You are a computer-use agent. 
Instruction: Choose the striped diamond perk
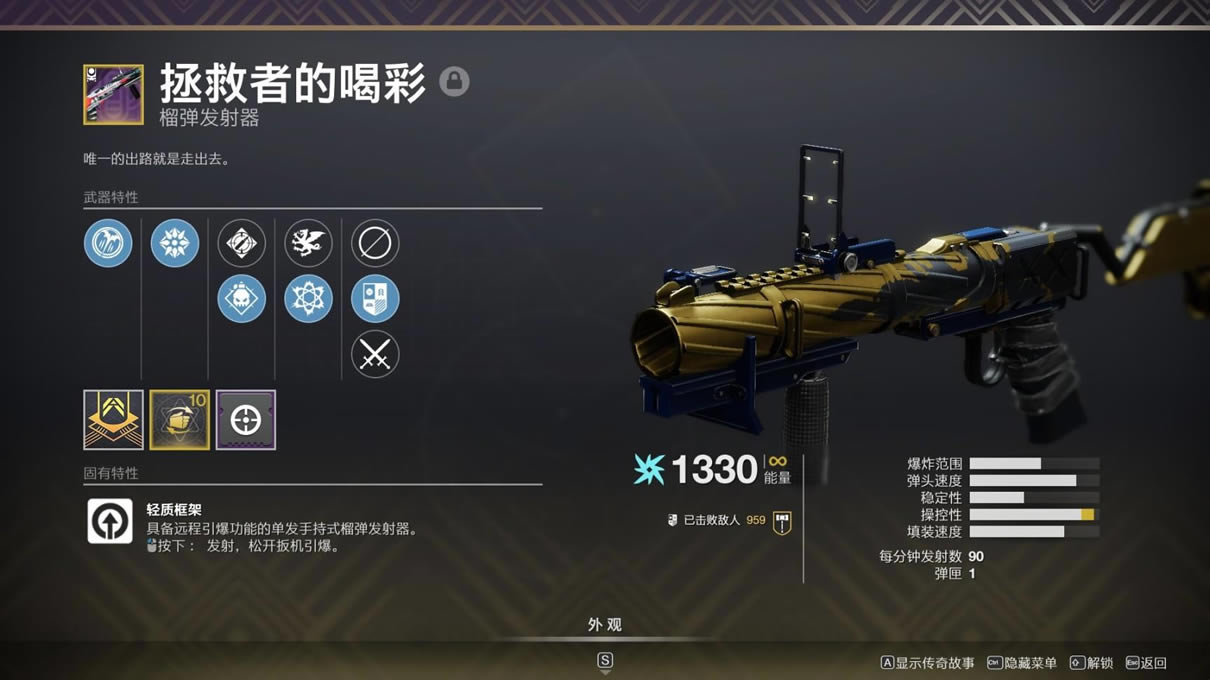tap(242, 243)
